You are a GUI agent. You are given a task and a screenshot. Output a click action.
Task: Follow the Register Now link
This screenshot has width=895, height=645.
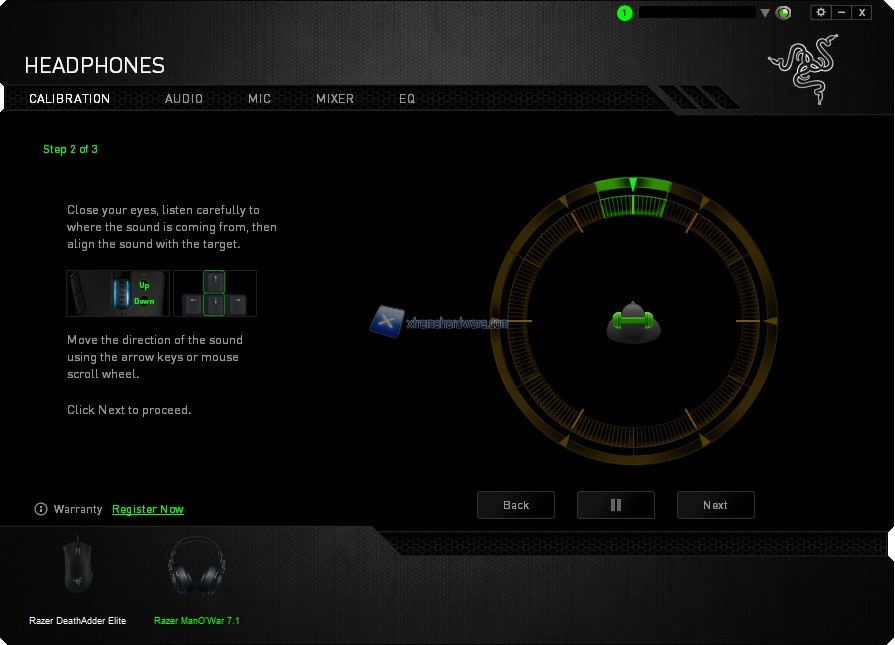148,509
